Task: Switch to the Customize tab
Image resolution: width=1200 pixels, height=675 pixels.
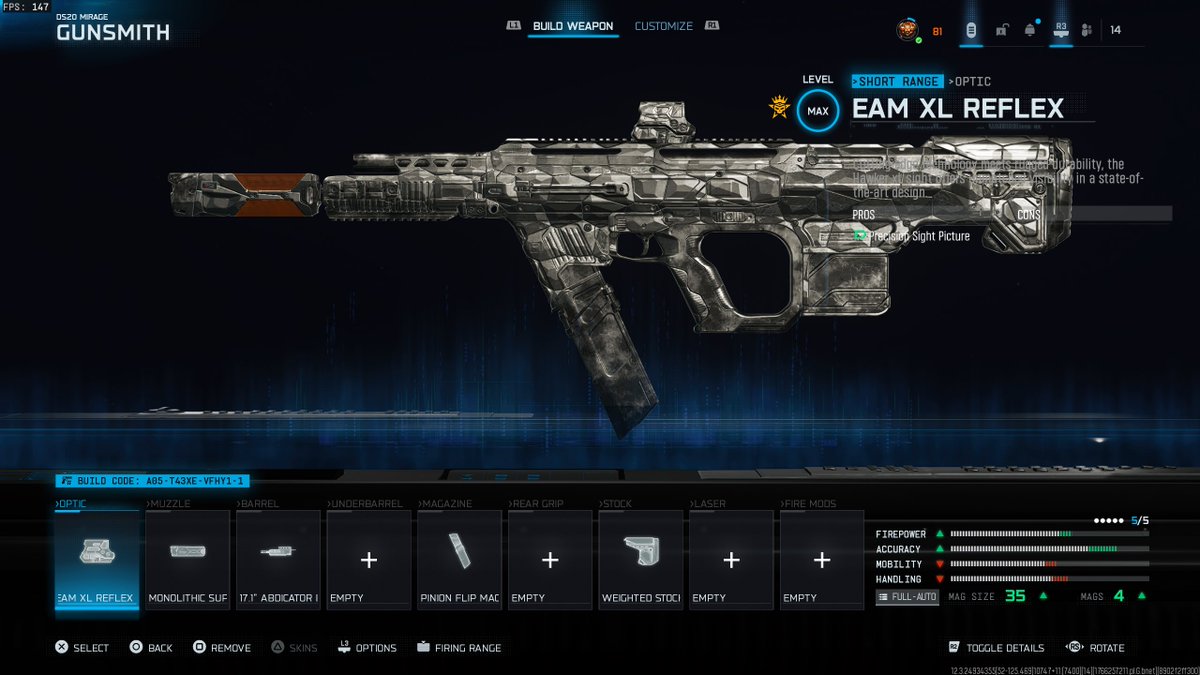Action: click(663, 26)
